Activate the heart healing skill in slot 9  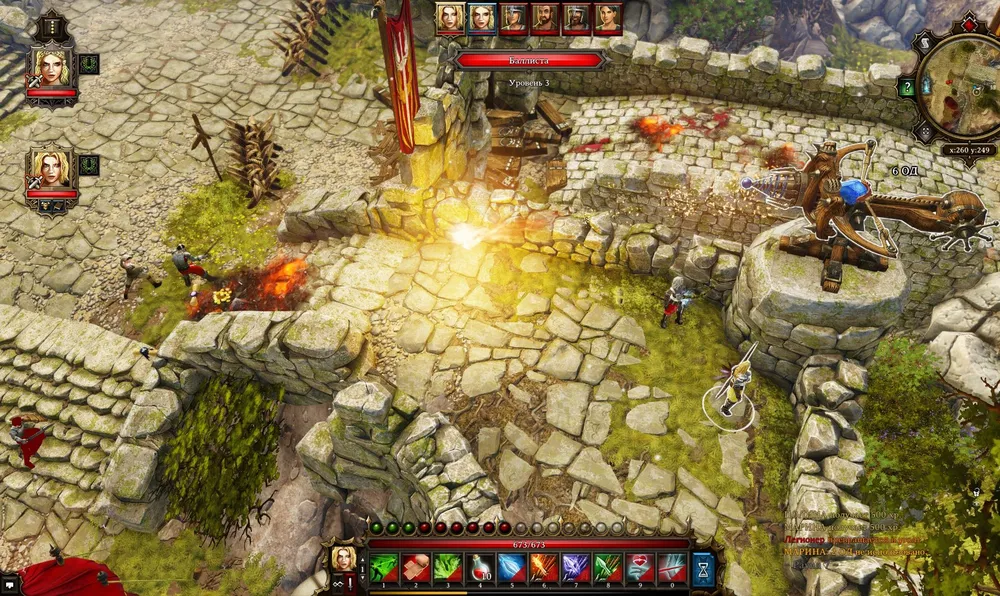[x=640, y=568]
